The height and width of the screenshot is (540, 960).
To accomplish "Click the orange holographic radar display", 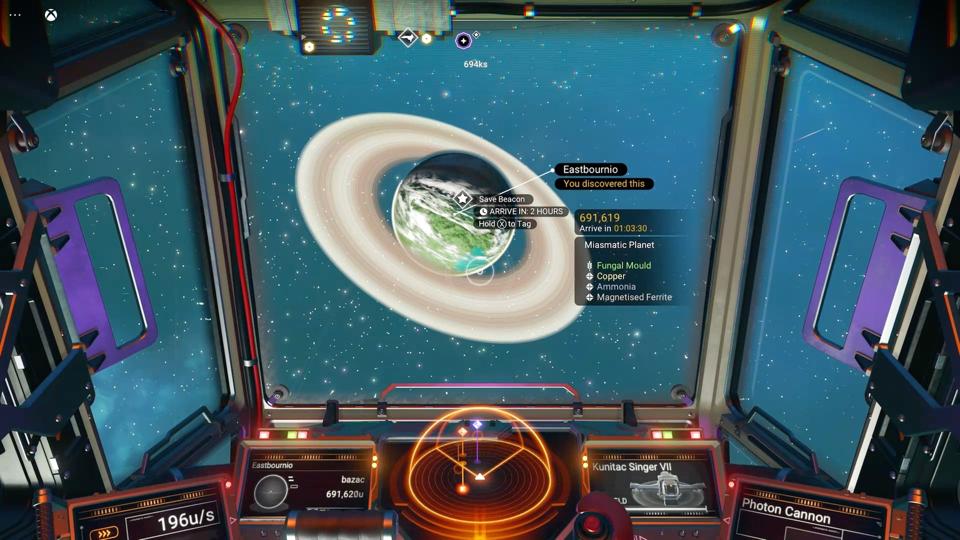I will click(x=478, y=470).
